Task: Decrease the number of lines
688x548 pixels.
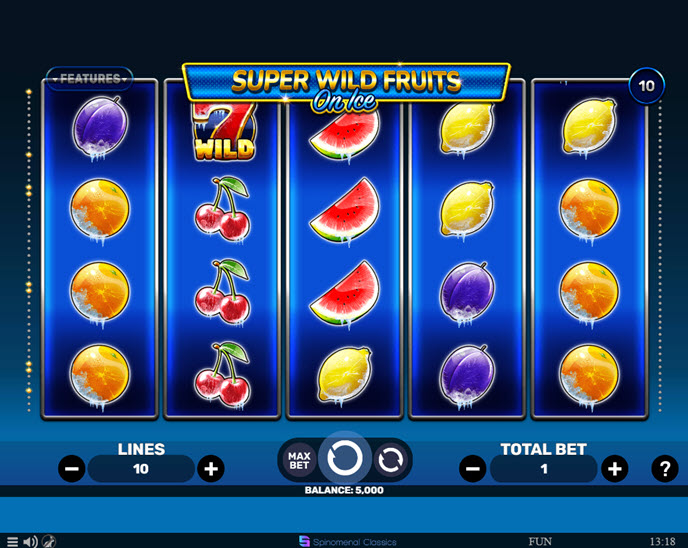Action: coord(72,468)
